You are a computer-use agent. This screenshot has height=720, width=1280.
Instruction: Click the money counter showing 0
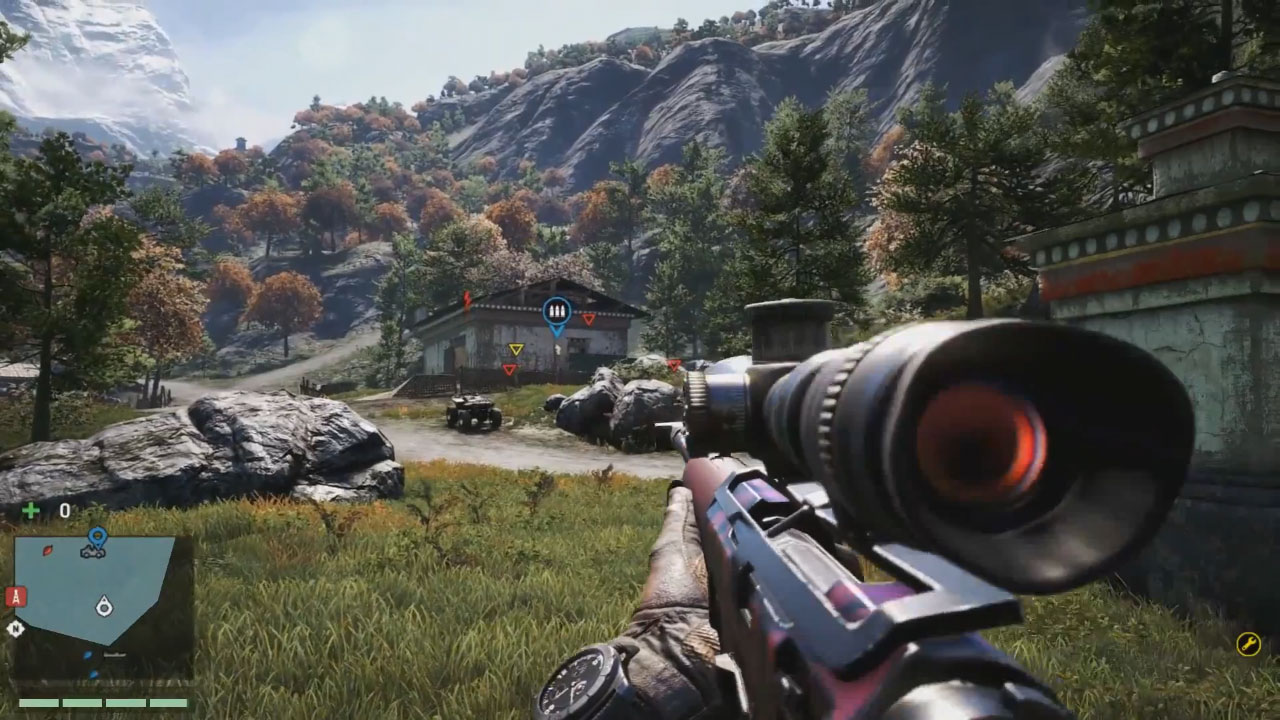coord(64,509)
